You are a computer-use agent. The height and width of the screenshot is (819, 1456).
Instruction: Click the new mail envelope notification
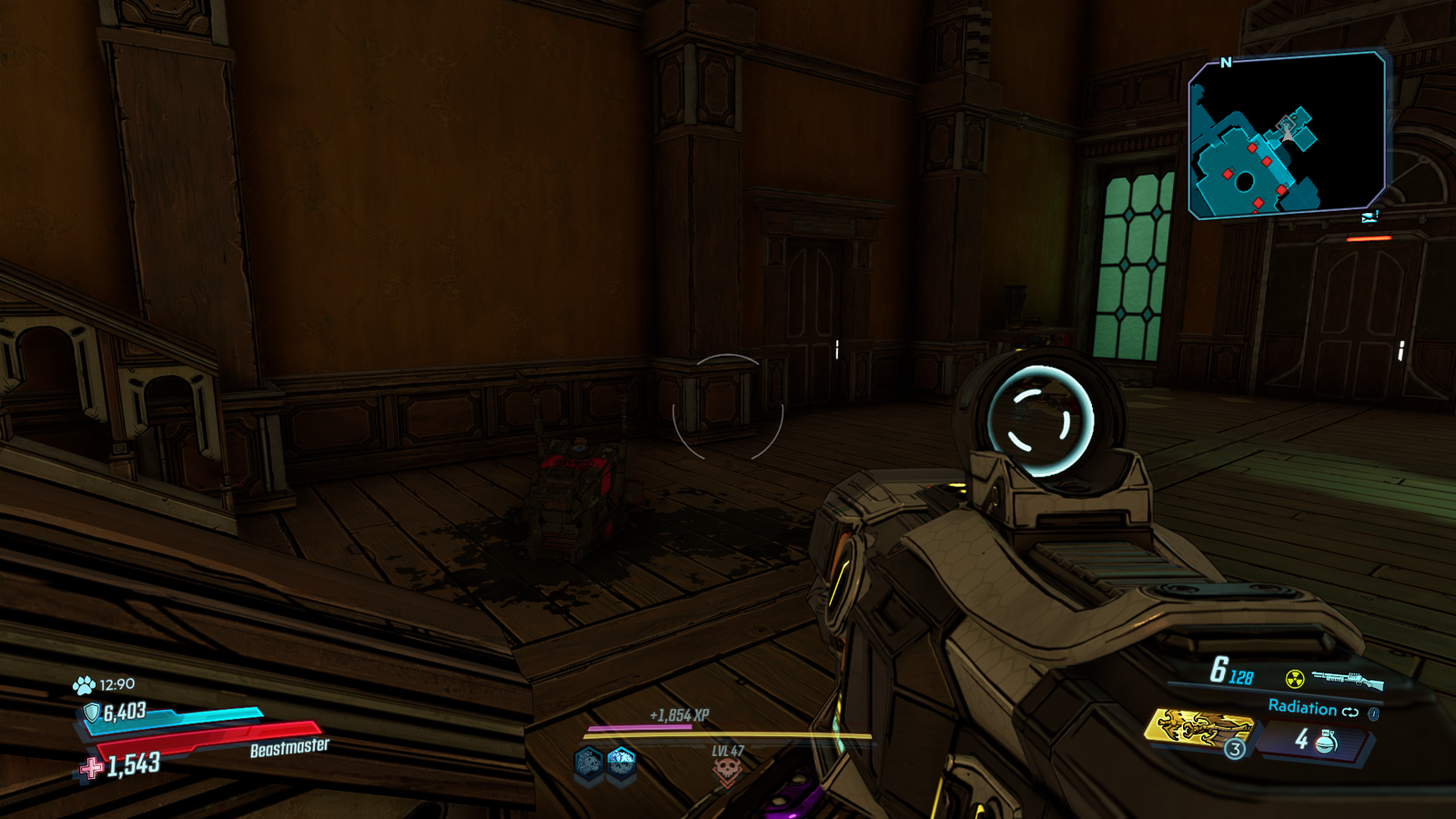tap(1370, 217)
